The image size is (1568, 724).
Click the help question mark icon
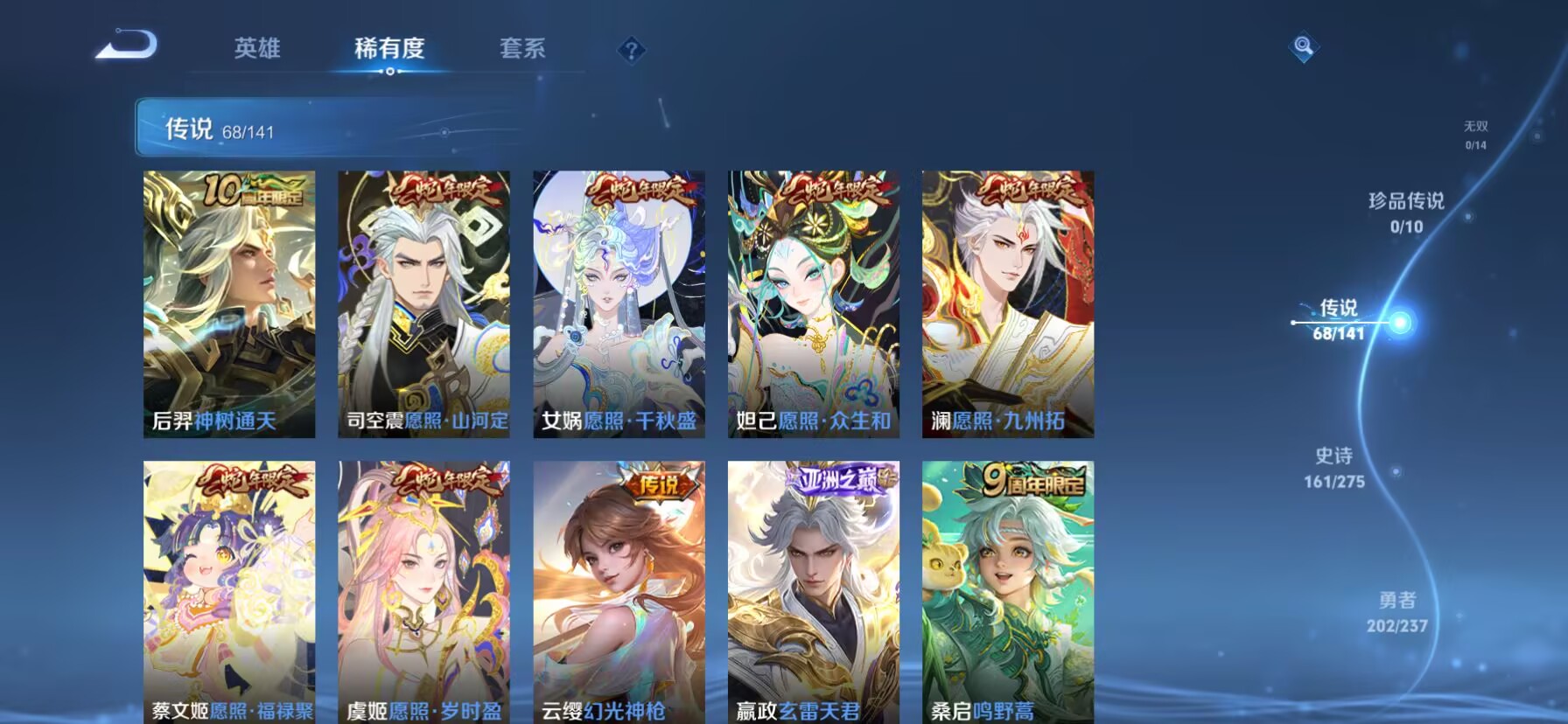click(632, 50)
